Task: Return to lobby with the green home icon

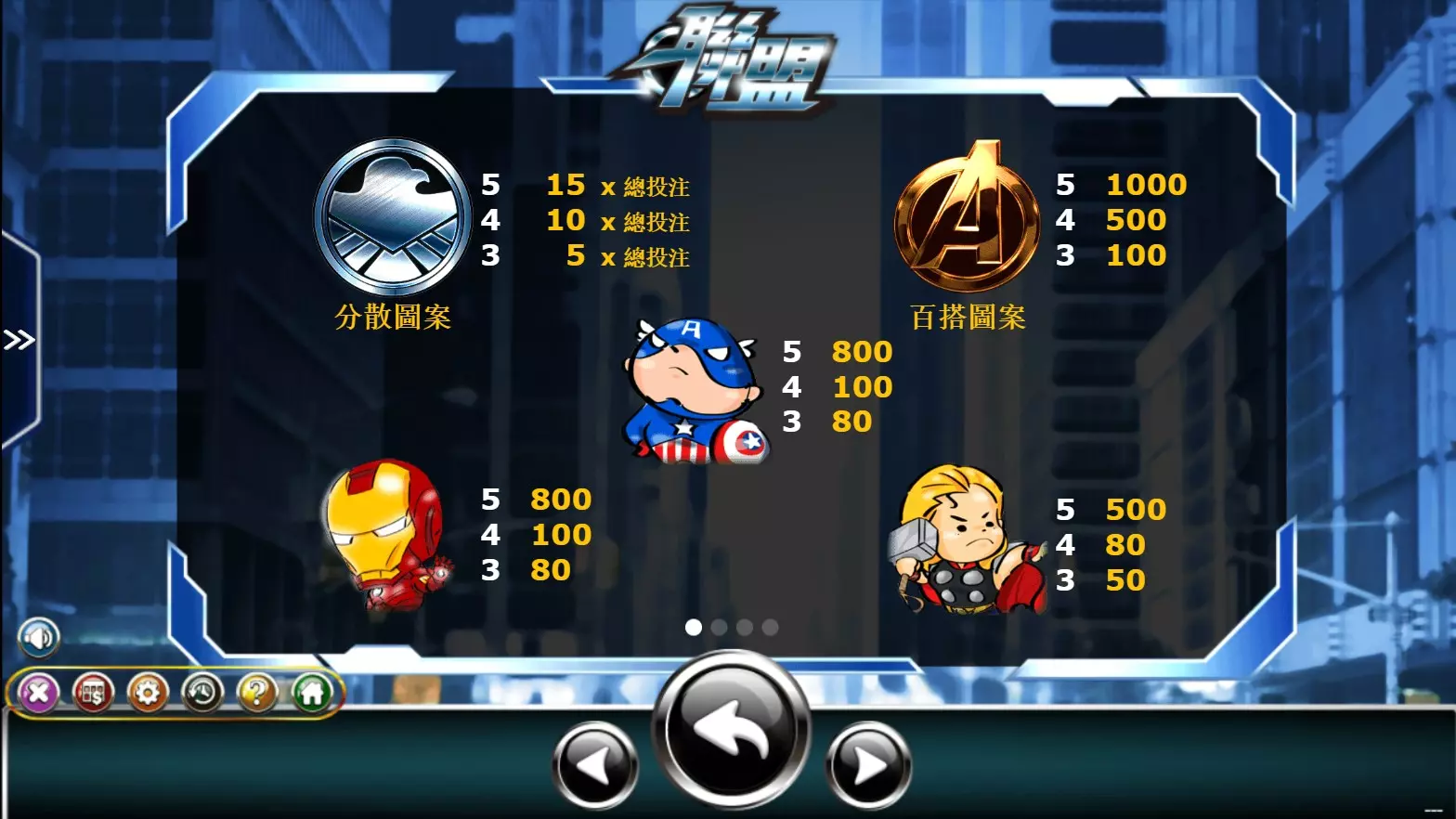Action: (x=314, y=693)
